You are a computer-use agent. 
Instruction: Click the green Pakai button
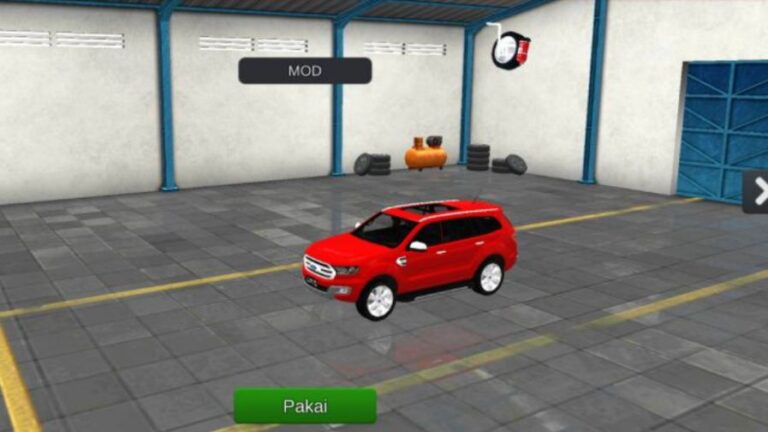(305, 406)
